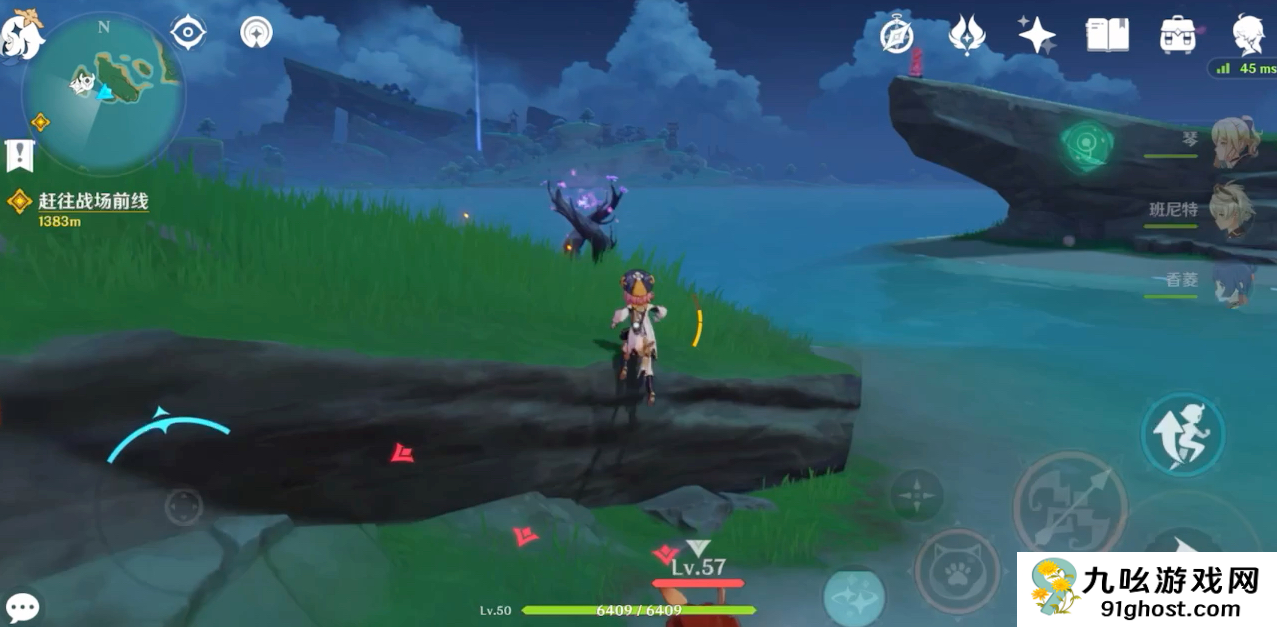Open the adventurer handbook book icon
1277x627 pixels.
click(1107, 35)
